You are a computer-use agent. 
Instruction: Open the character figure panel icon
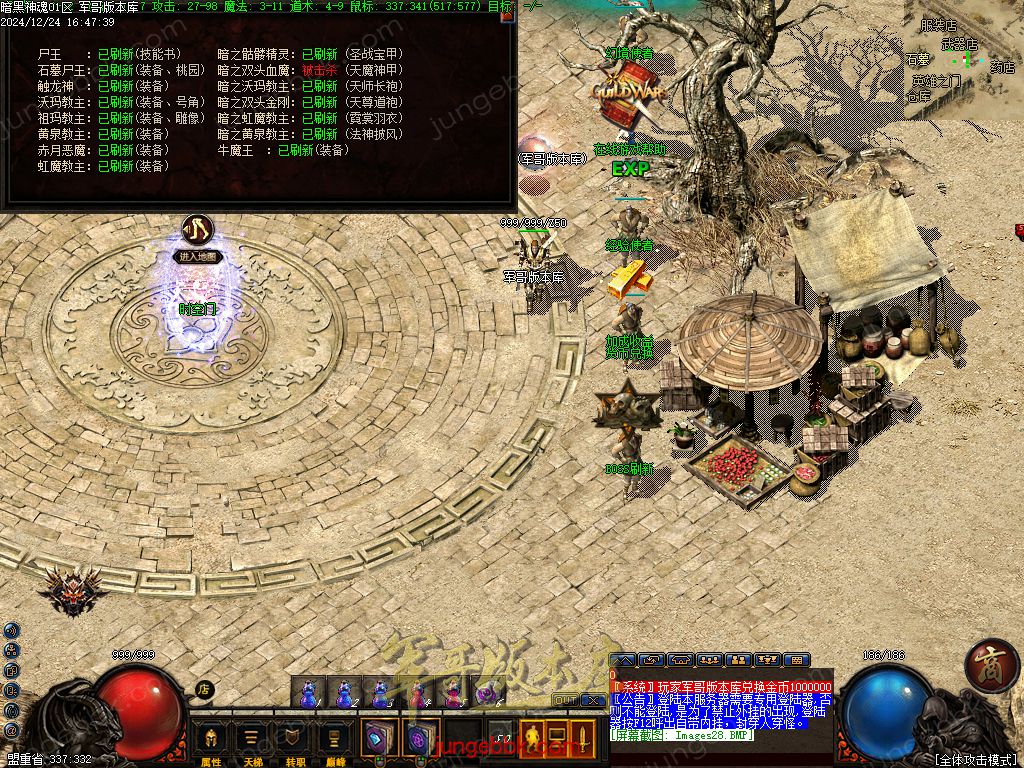coord(529,739)
